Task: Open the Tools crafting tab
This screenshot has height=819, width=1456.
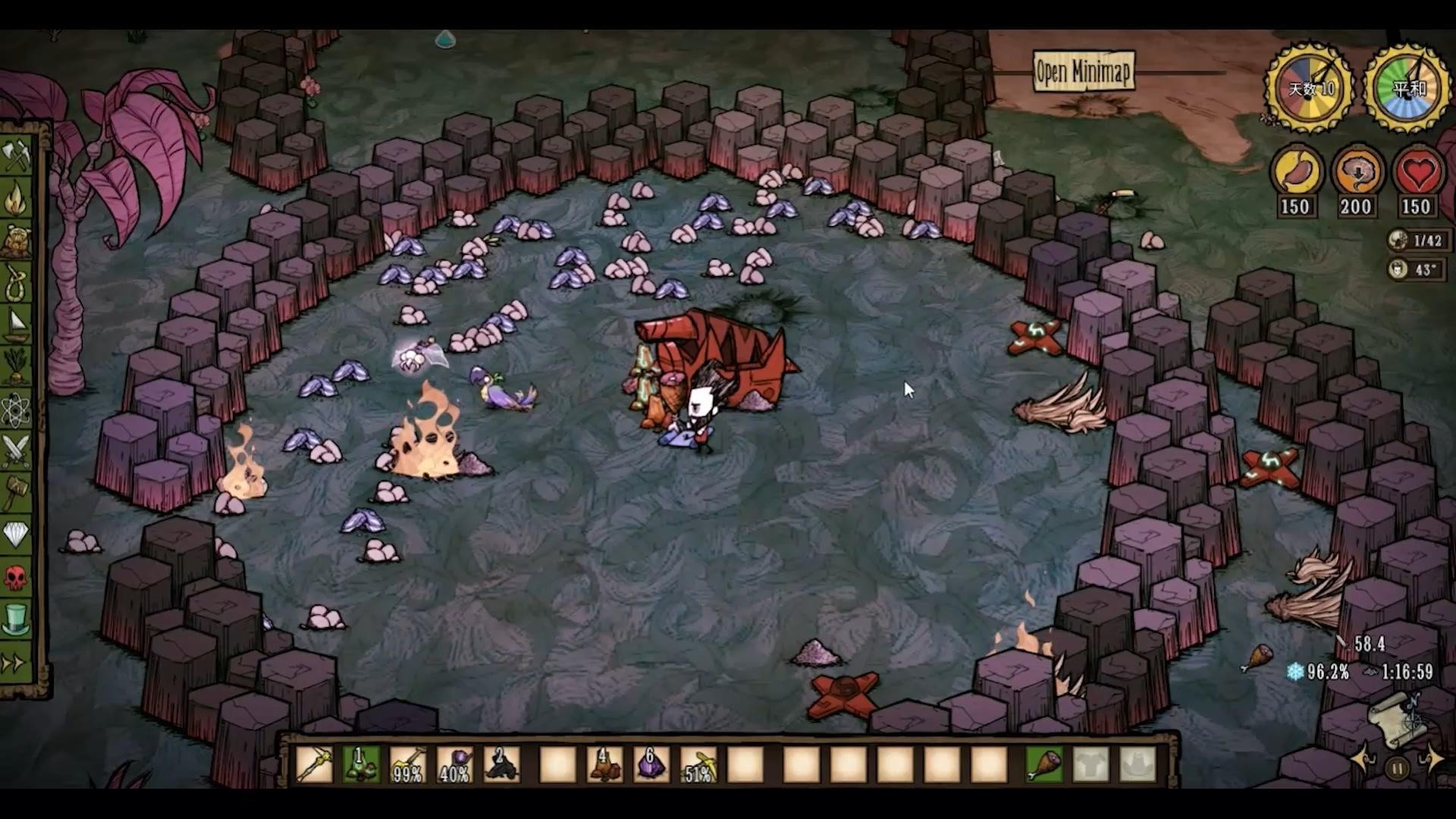Action: click(17, 157)
